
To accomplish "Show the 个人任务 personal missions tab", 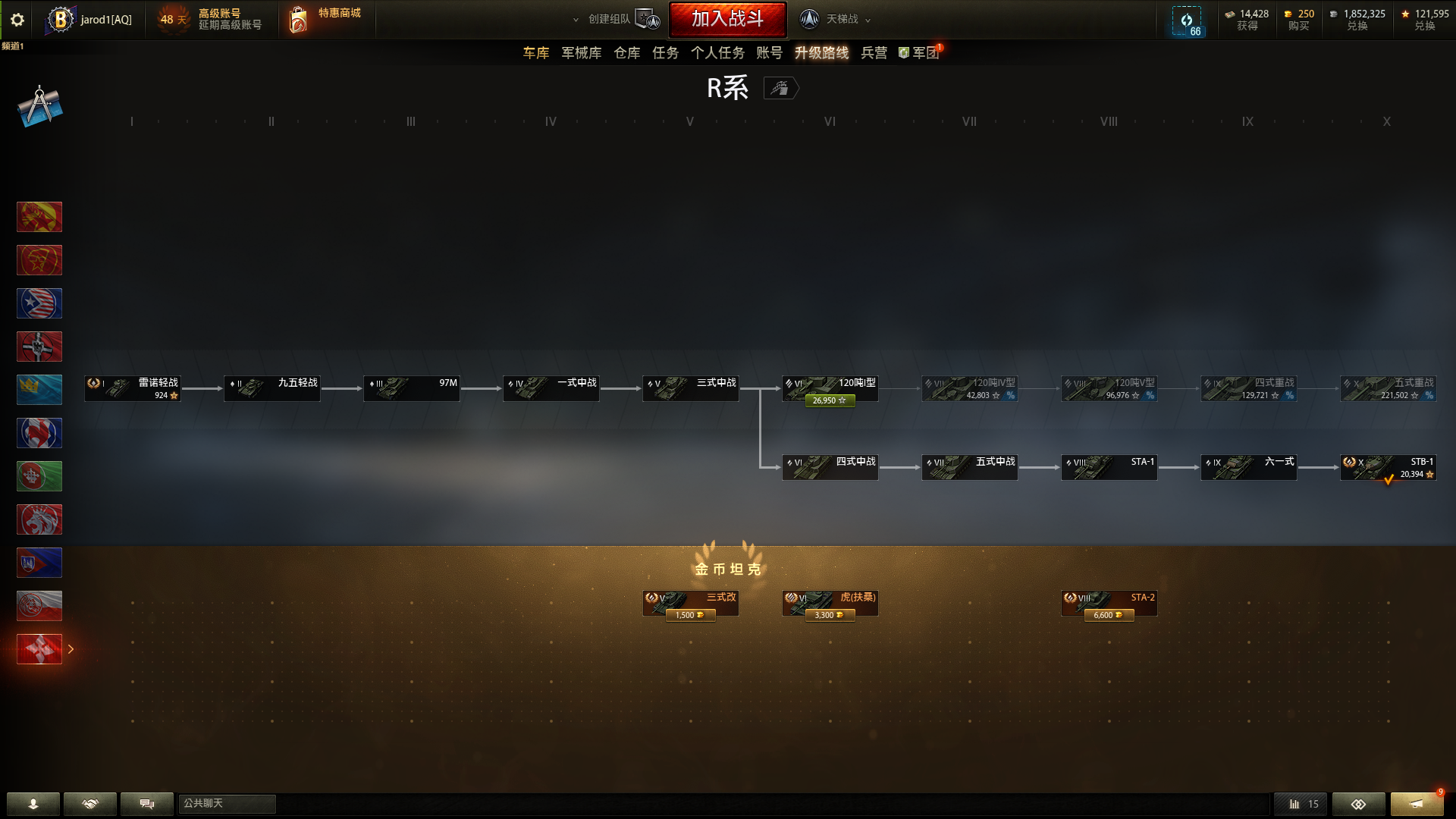I will (717, 53).
